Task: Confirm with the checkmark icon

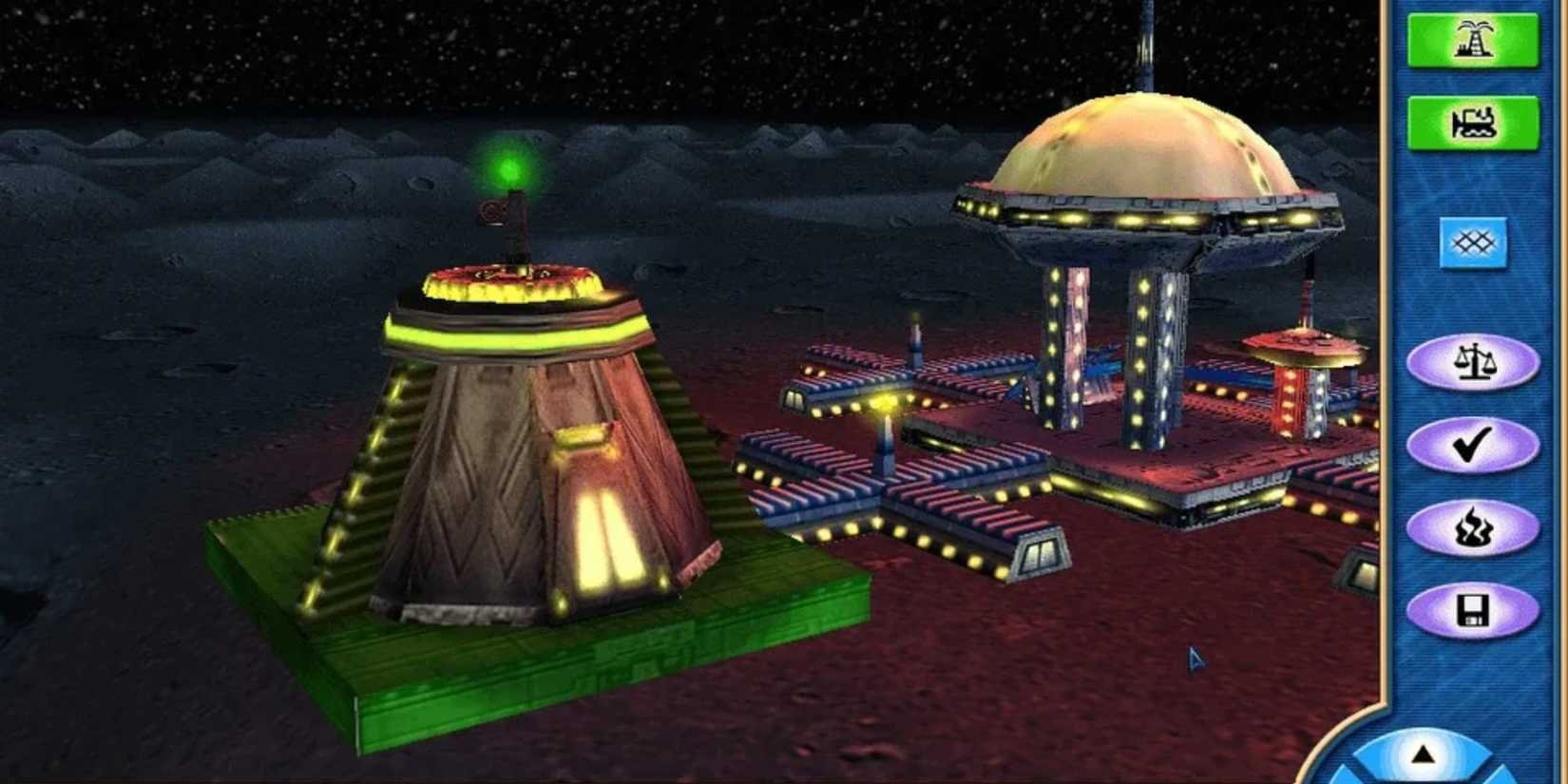Action: coord(1474,443)
